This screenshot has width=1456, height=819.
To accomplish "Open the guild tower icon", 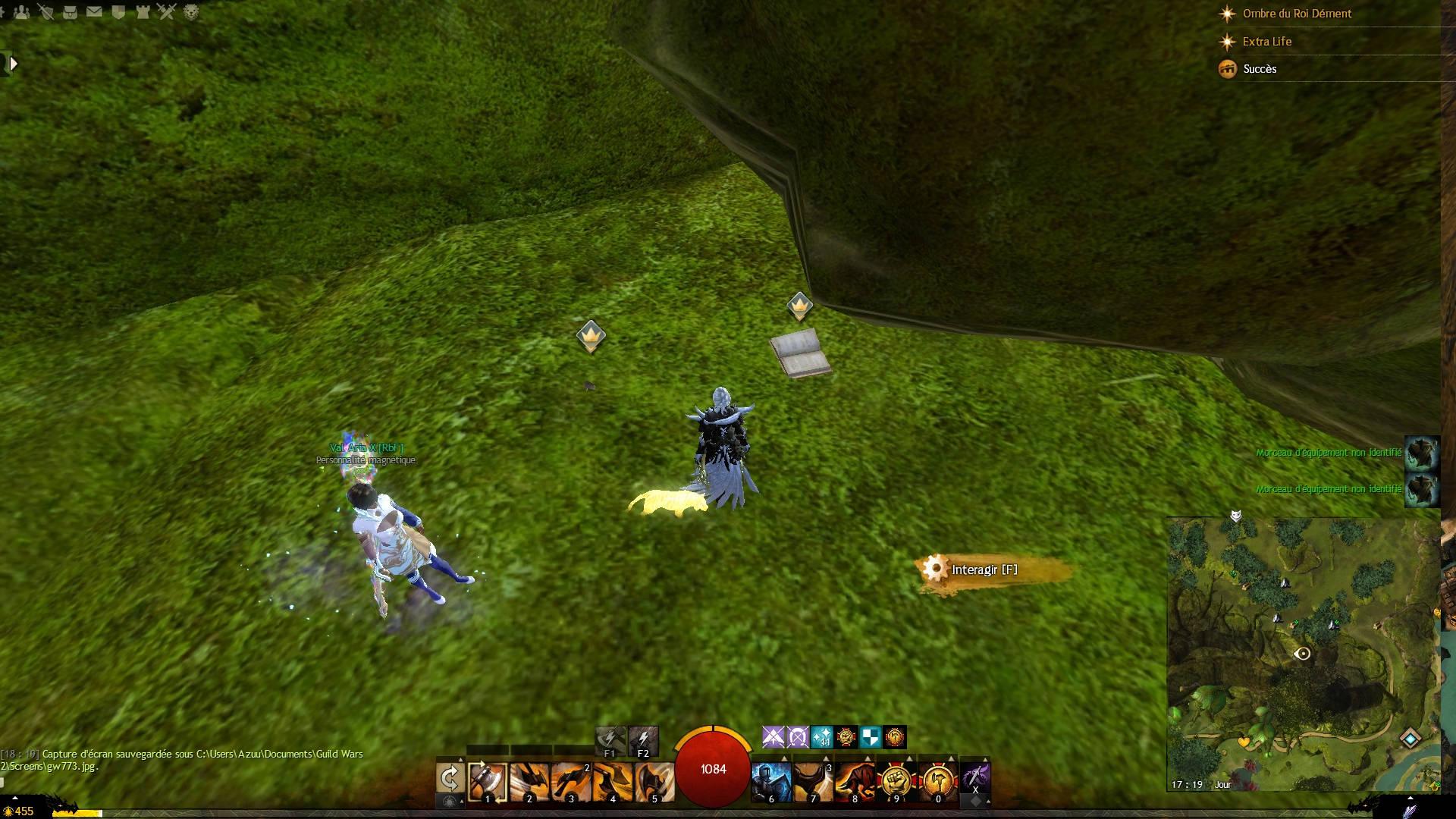I will [x=143, y=11].
